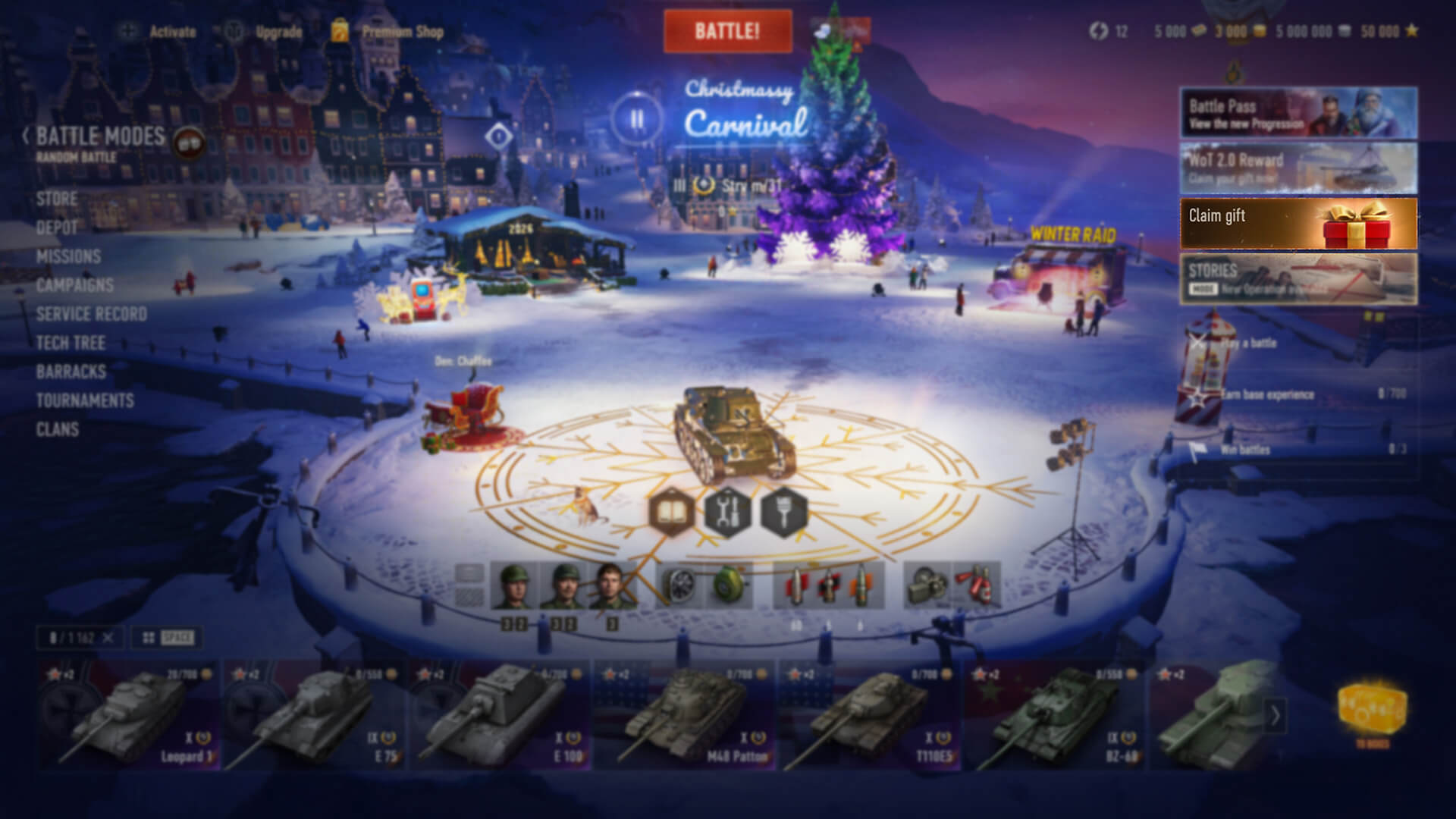Enter the Barracks
This screenshot has height=819, width=1456.
tap(71, 372)
